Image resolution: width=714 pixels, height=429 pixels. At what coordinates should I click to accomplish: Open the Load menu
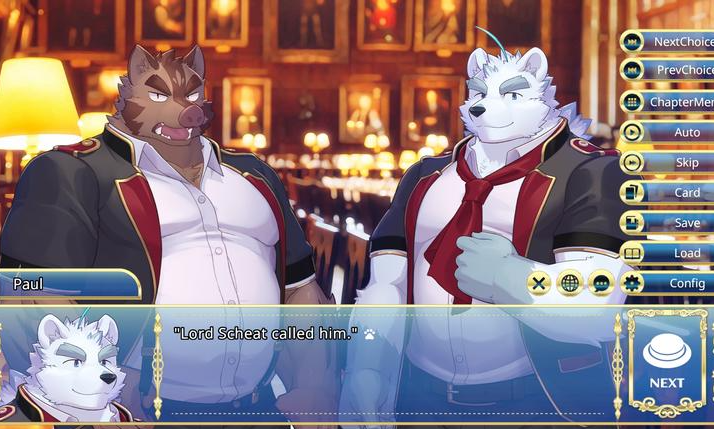coord(668,253)
